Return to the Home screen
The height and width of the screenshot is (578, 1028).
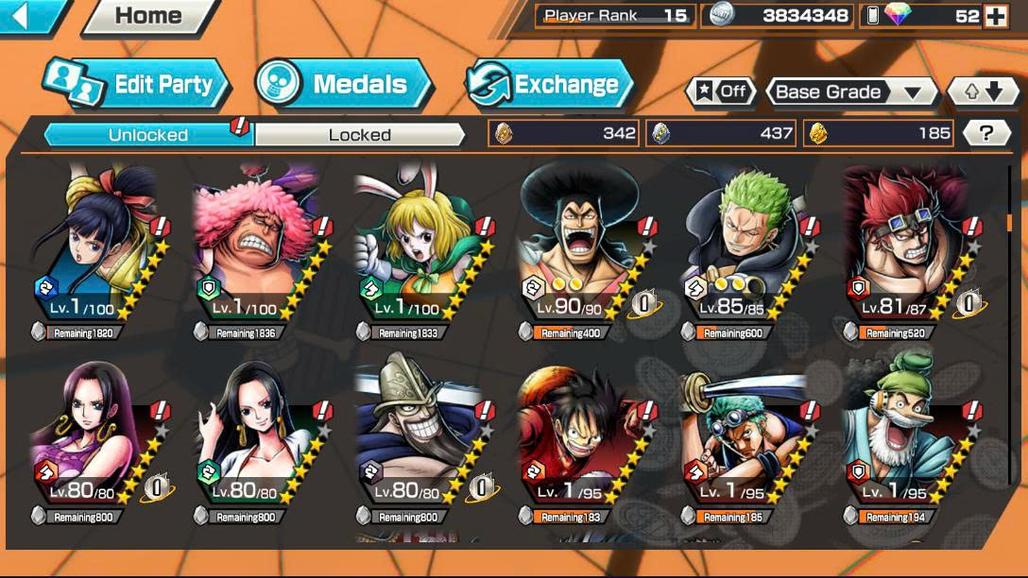(148, 16)
